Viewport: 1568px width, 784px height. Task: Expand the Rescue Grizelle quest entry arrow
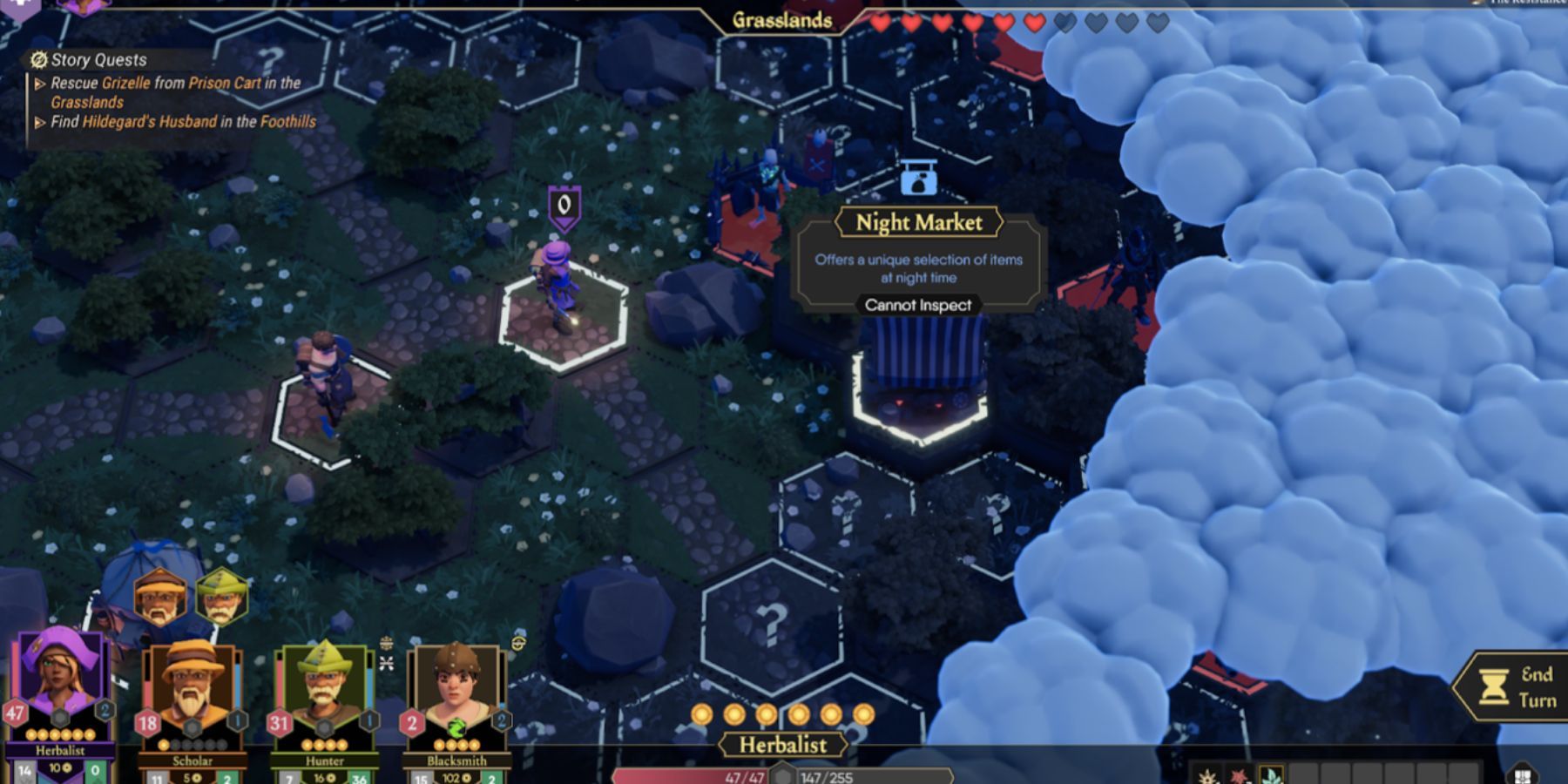pos(39,84)
